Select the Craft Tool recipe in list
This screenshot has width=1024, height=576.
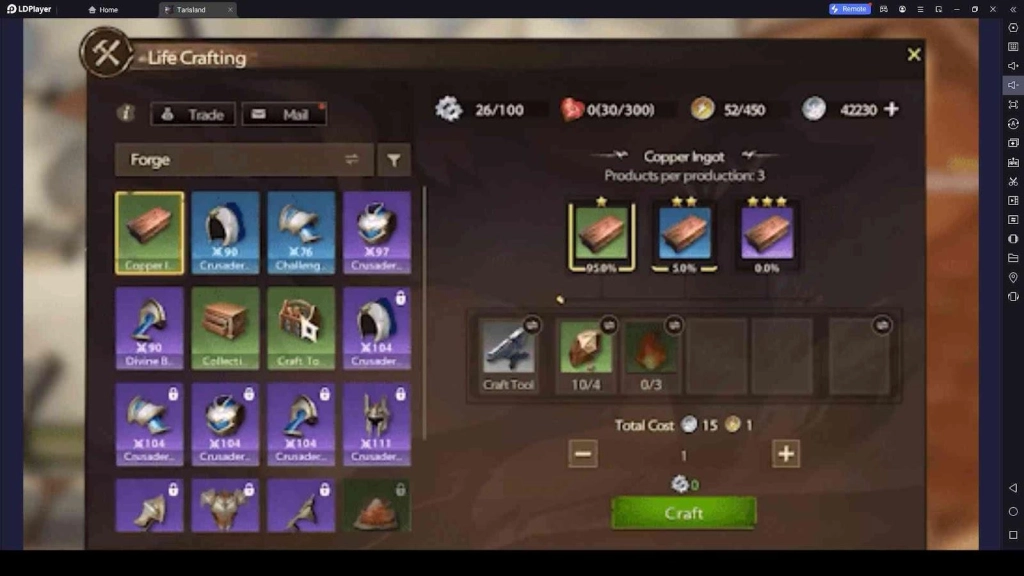click(x=301, y=327)
